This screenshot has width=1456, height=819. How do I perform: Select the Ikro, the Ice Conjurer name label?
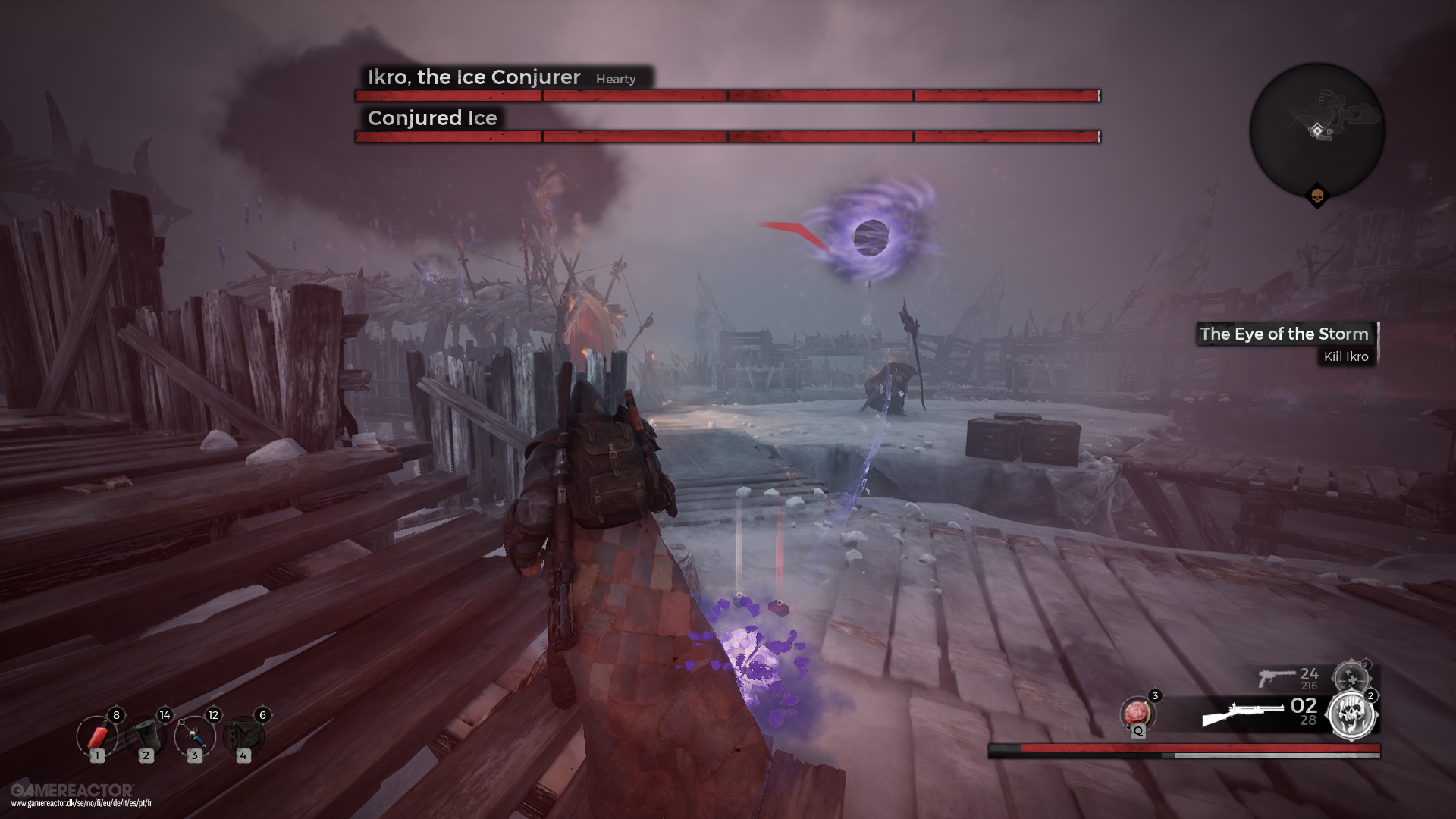472,77
